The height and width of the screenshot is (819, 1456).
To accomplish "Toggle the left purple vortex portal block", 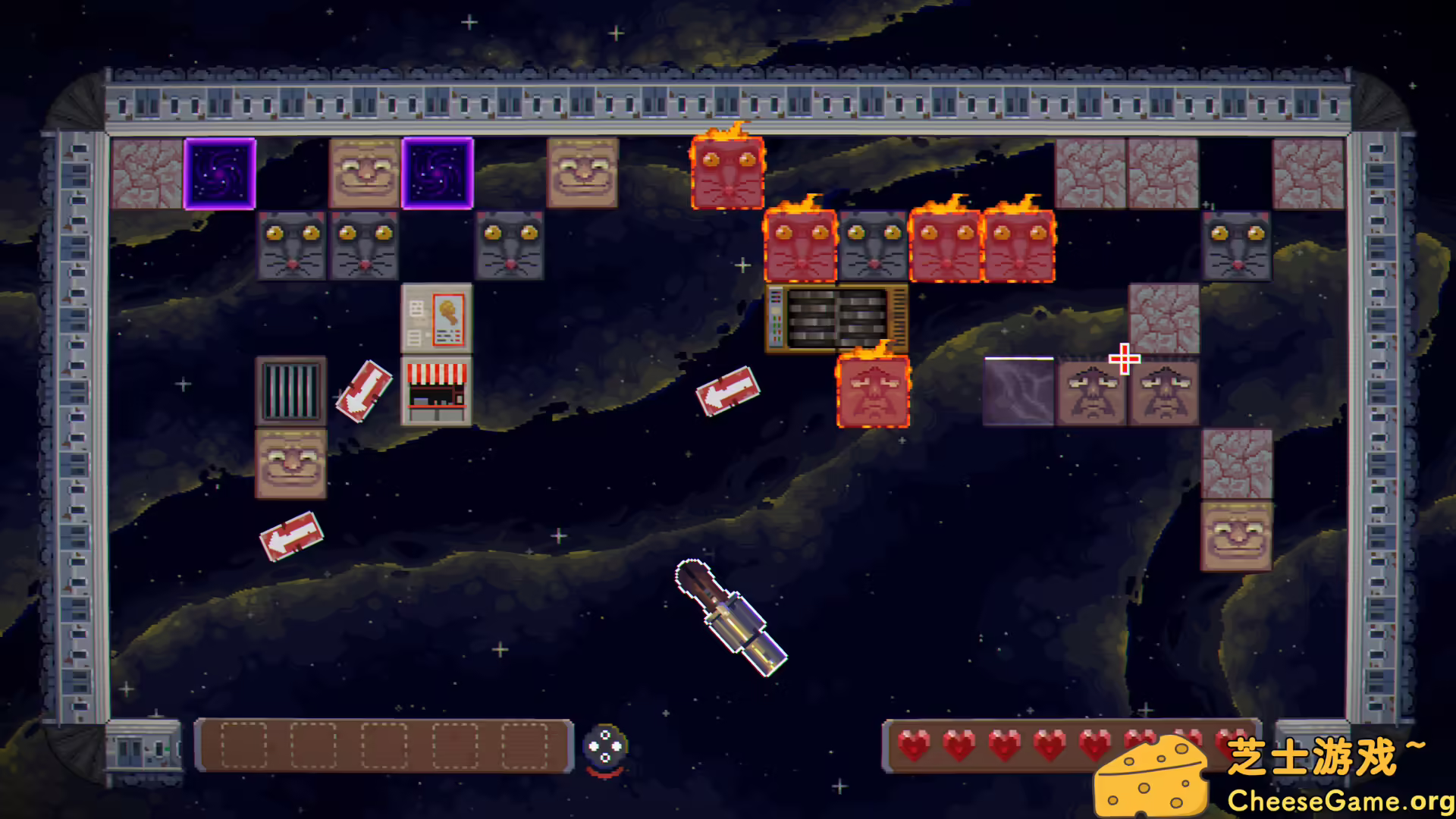I will point(220,173).
